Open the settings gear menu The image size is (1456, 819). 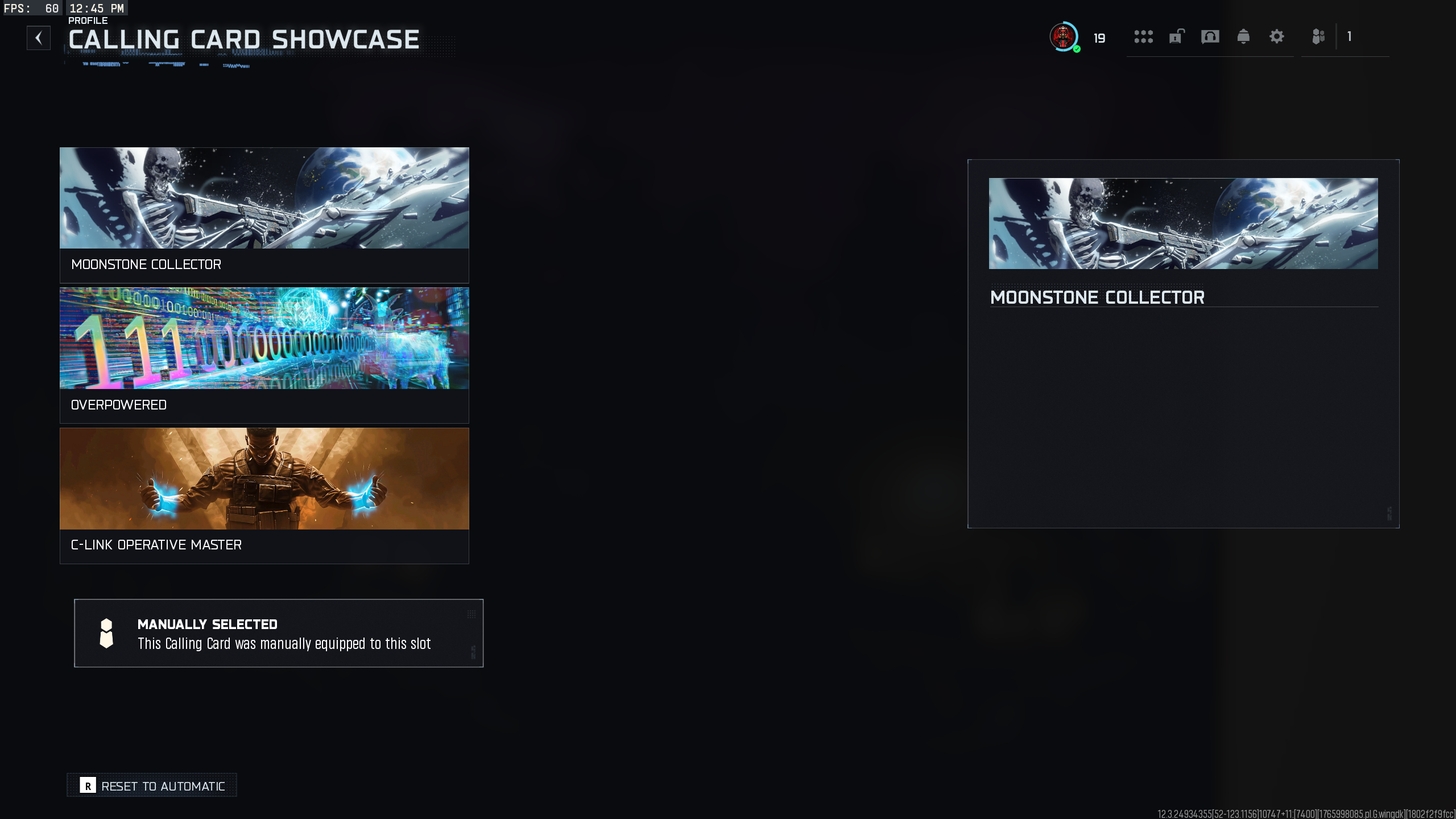tap(1277, 37)
